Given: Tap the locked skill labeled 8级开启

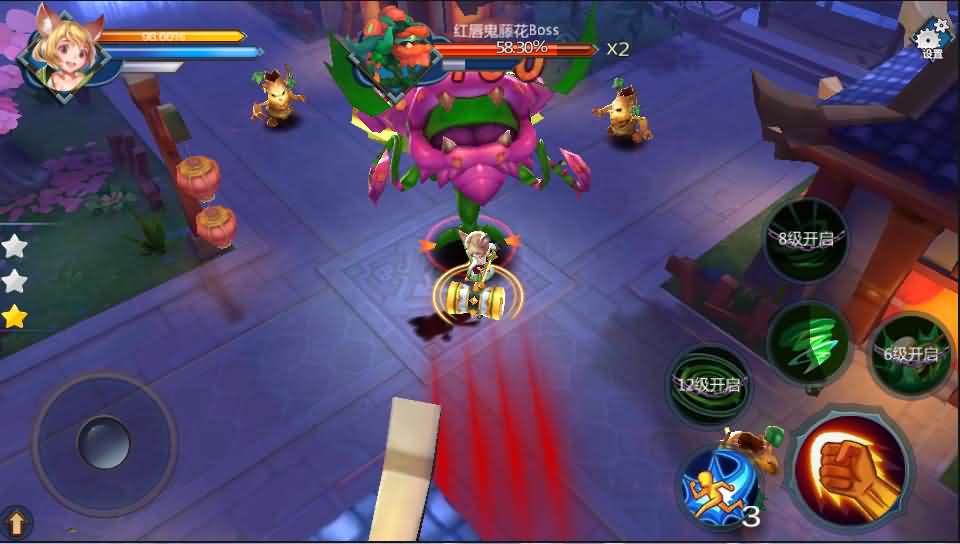Looking at the screenshot, I should point(805,240).
